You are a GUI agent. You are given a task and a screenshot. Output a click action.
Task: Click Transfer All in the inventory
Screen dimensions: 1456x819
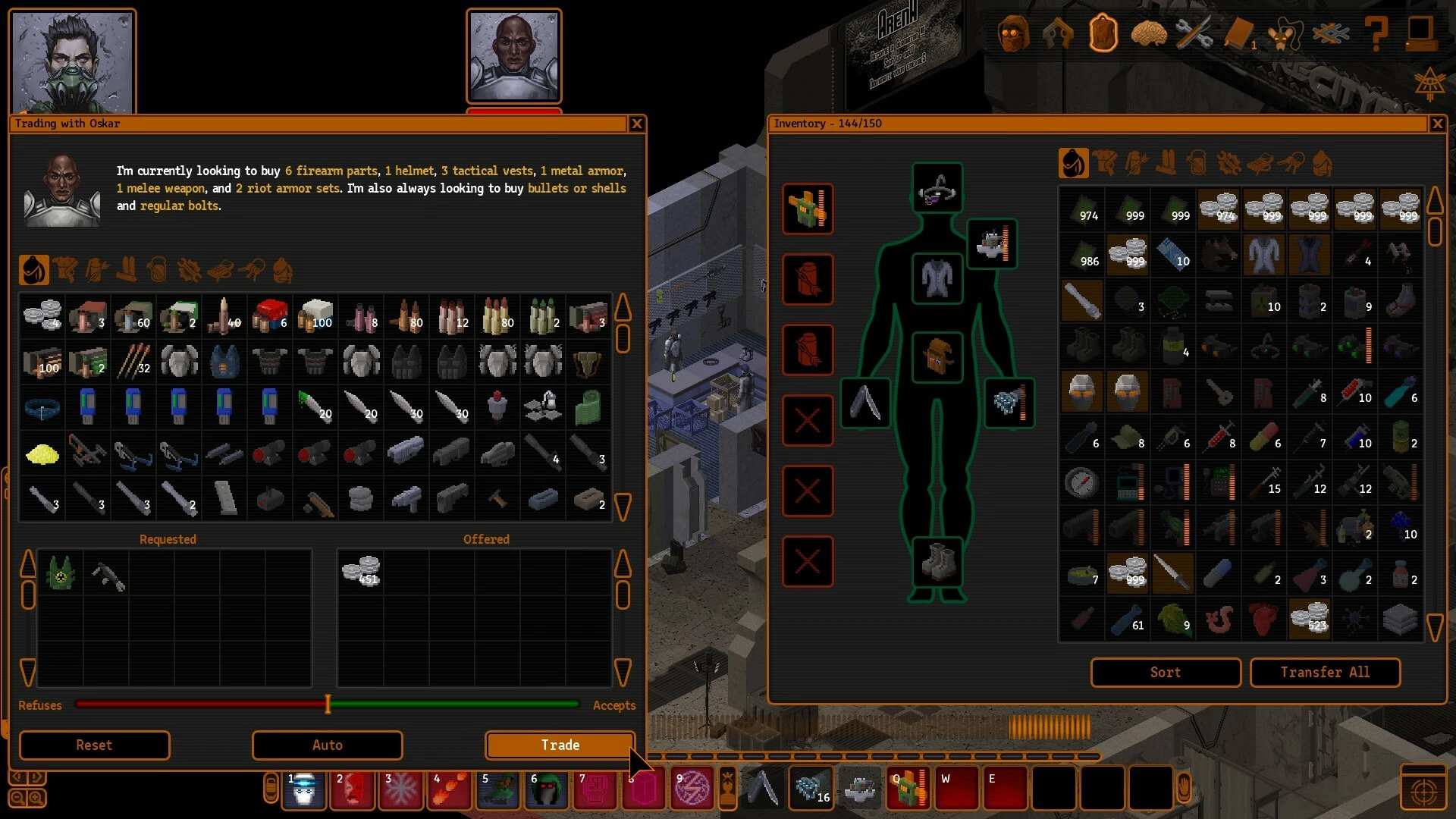click(1324, 673)
